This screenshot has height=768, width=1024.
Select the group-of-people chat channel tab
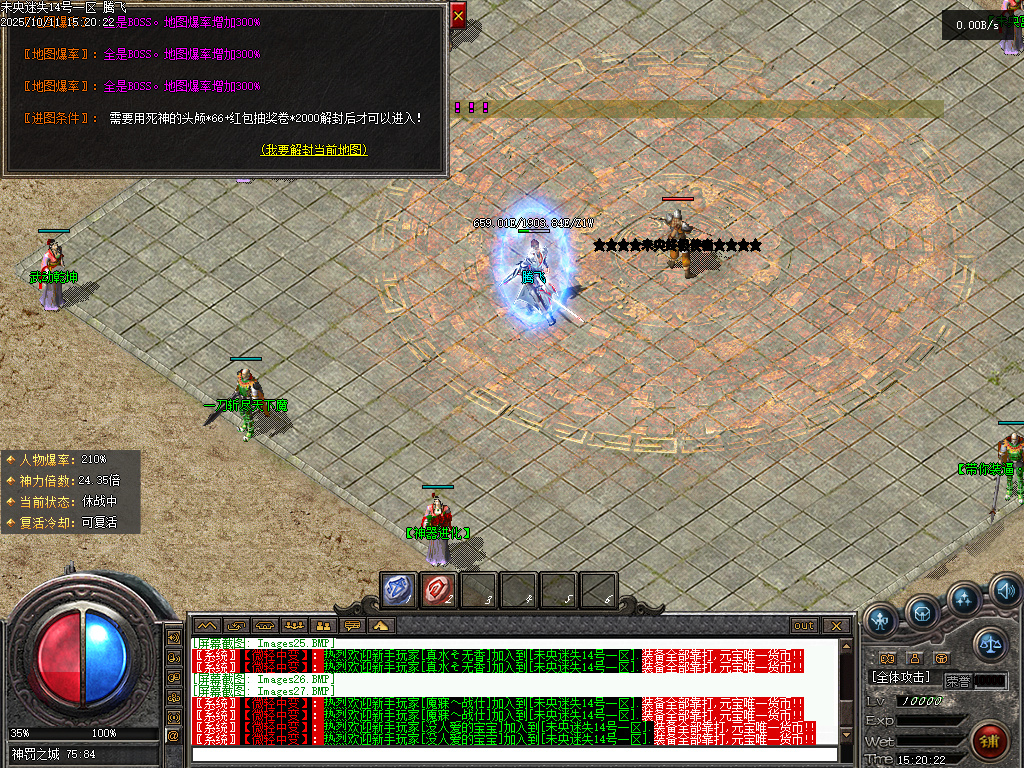click(294, 626)
